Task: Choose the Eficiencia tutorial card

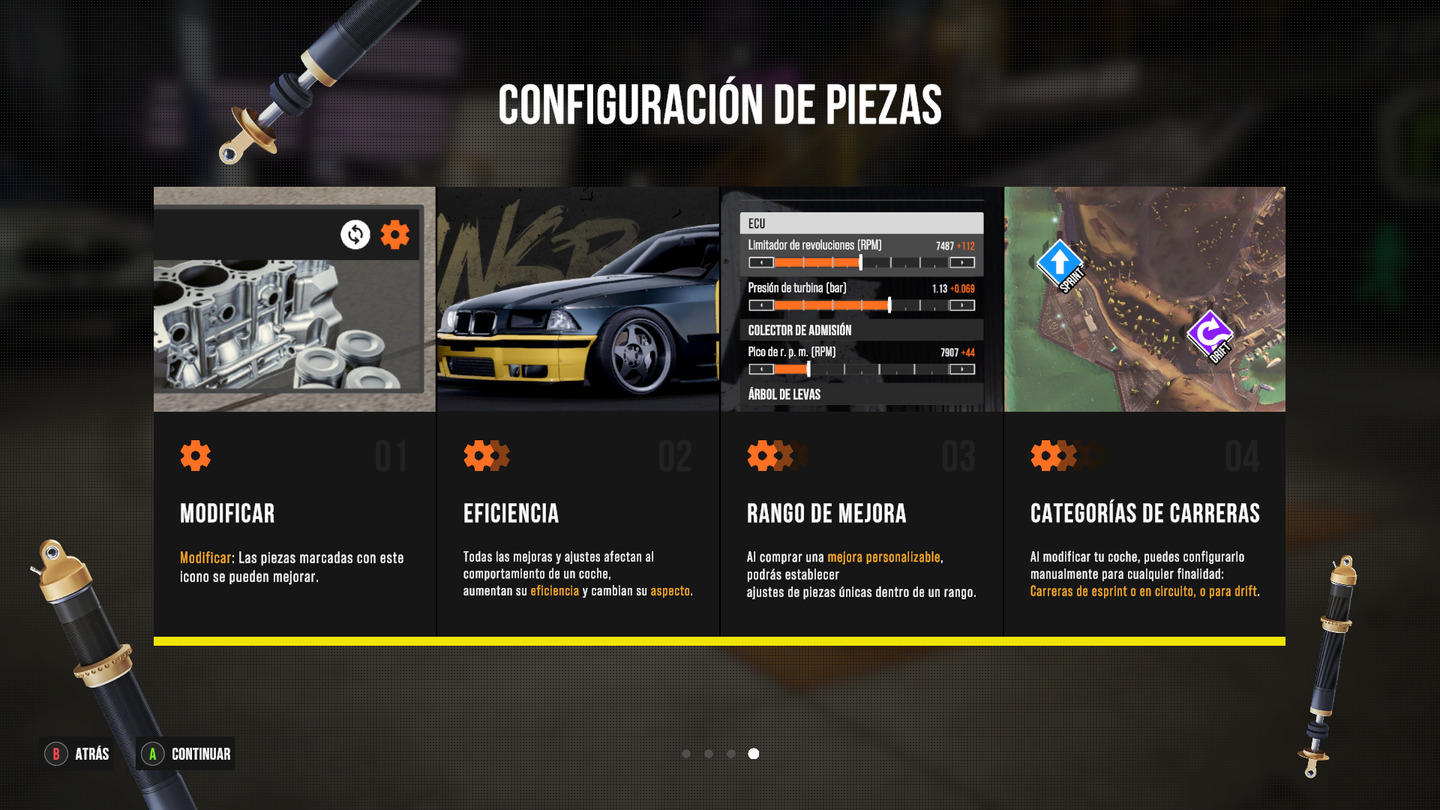Action: click(578, 410)
